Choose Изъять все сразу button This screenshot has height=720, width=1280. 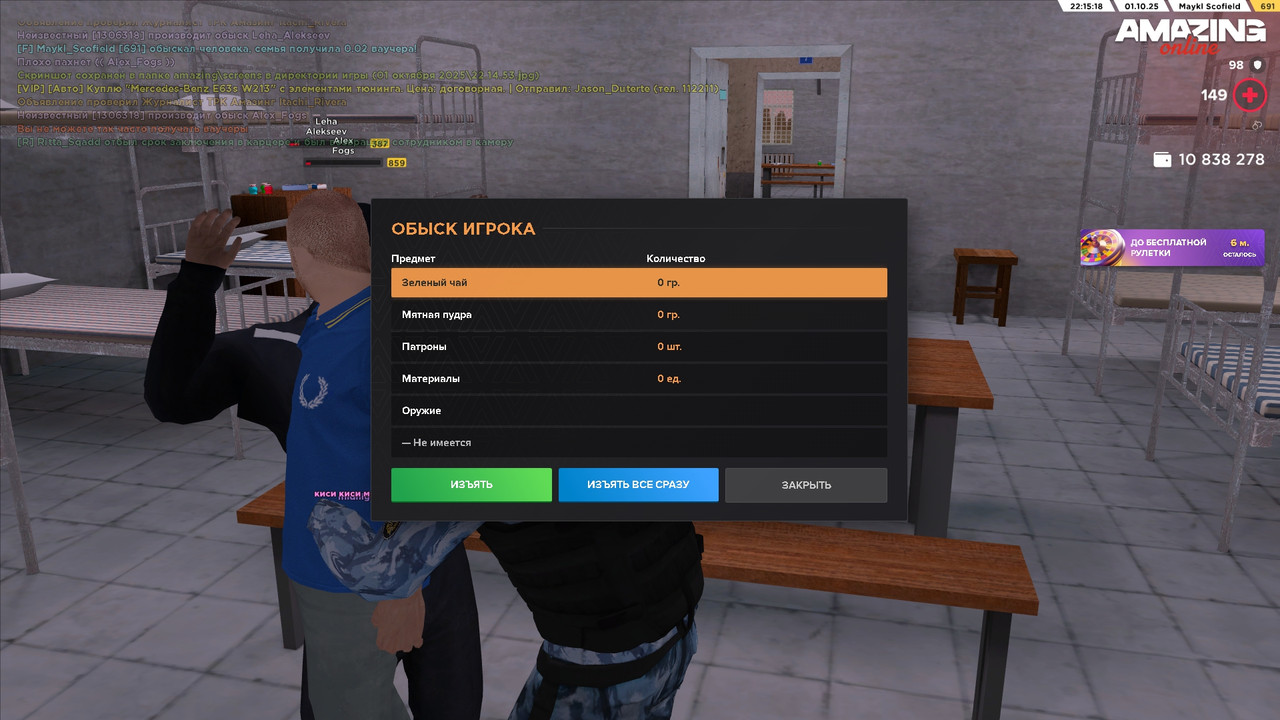click(638, 485)
